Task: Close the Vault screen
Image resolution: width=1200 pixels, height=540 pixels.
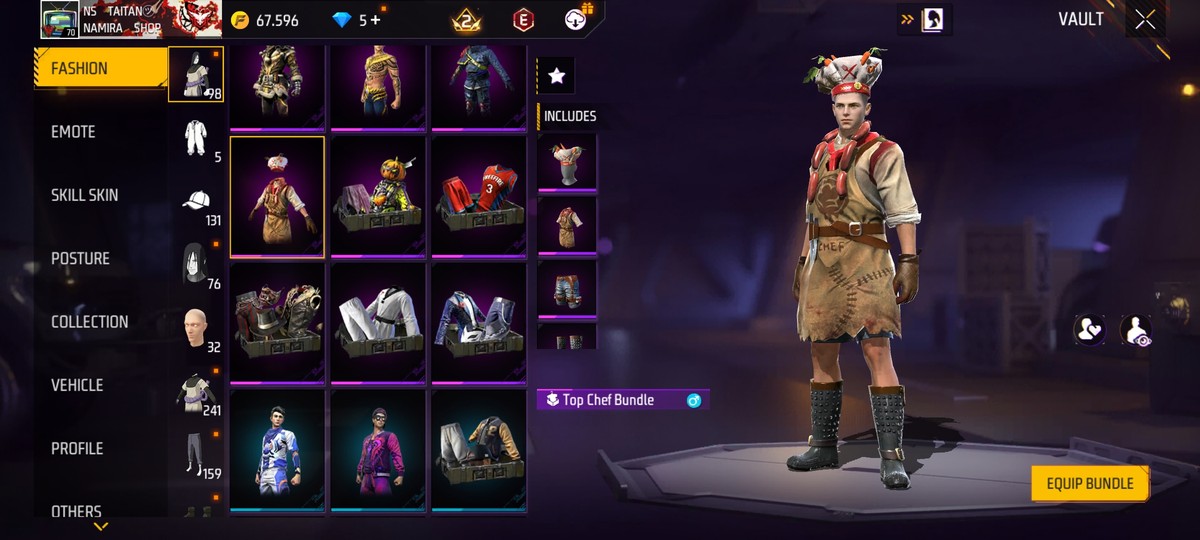Action: [x=1145, y=19]
